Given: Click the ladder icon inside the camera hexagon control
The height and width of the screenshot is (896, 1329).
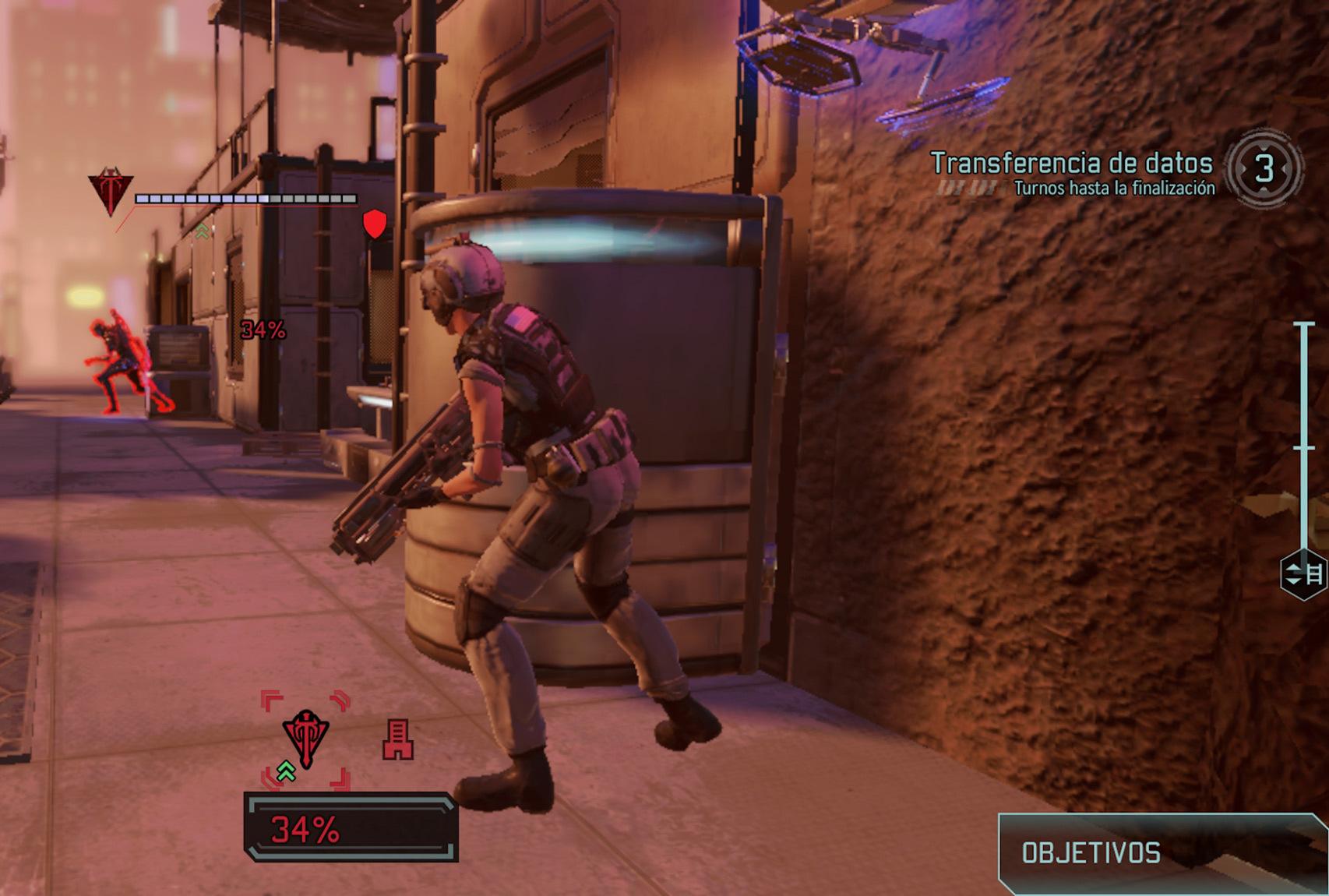Looking at the screenshot, I should [1315, 574].
